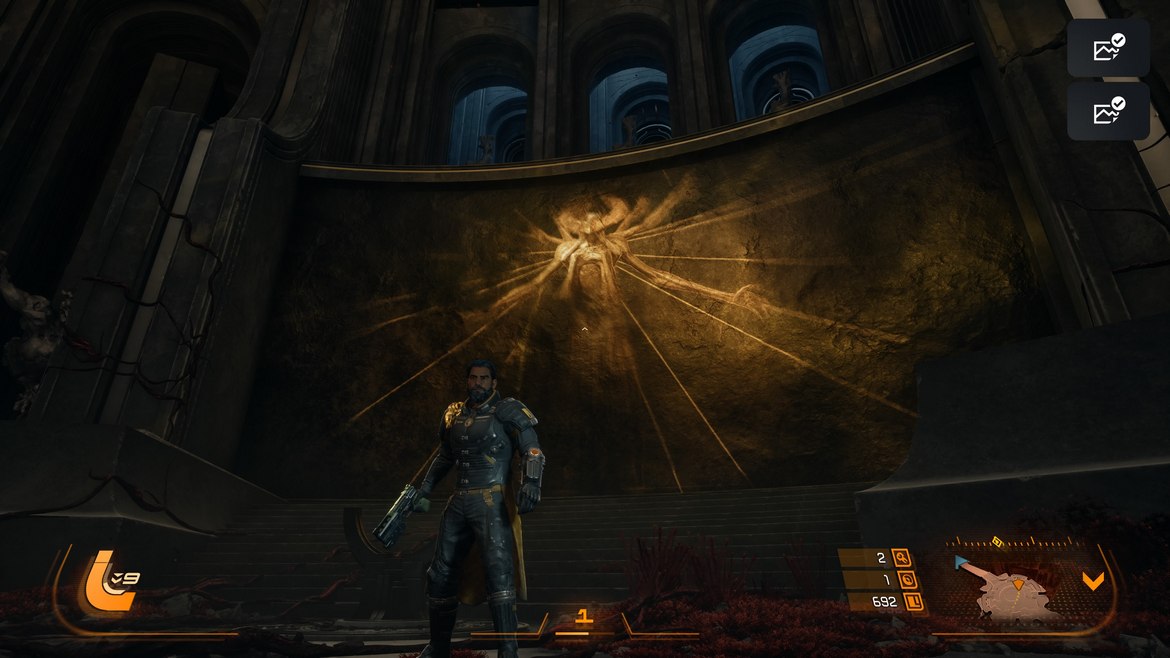
Task: Select the wrench resource icon
Action: pos(902,559)
